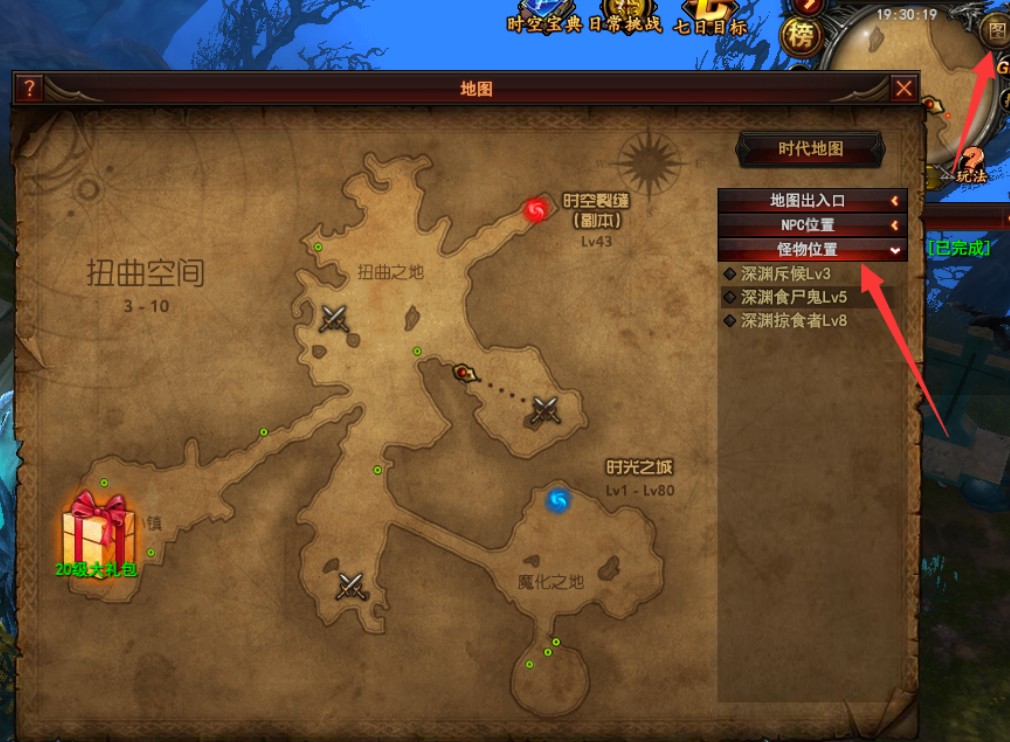
Task: Expand the NPC位置 list
Action: click(812, 225)
